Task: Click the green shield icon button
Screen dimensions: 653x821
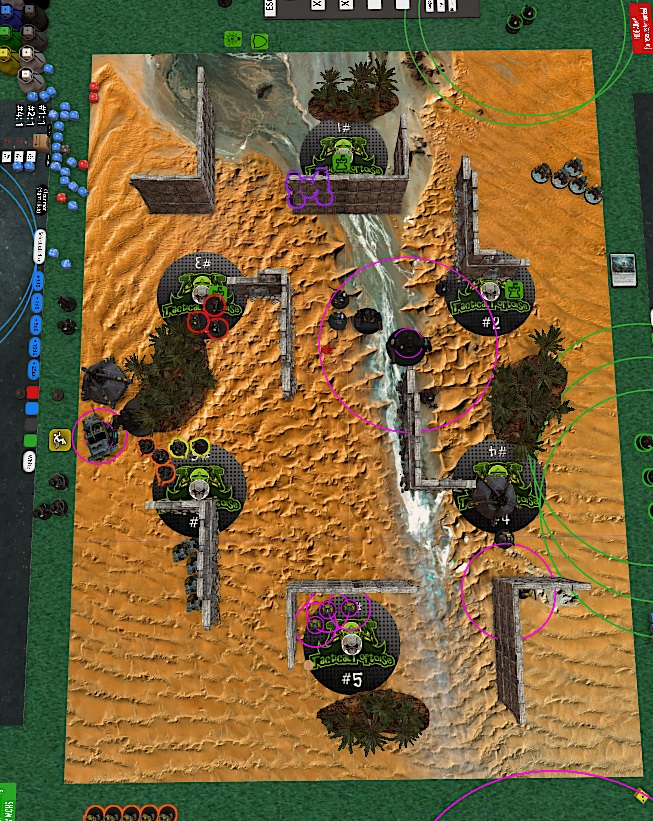Action: pos(259,42)
